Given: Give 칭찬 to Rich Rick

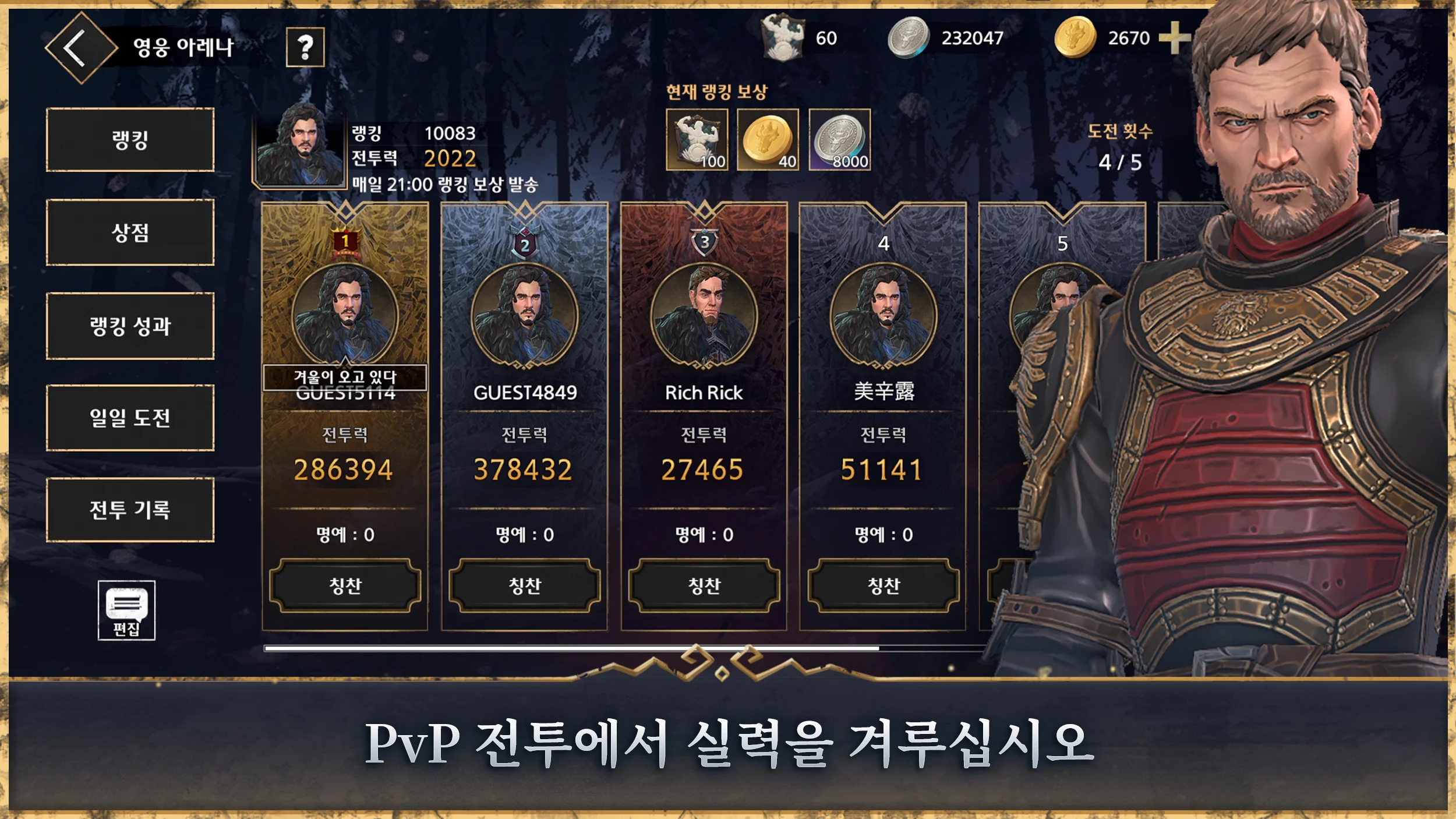Looking at the screenshot, I should click(704, 585).
